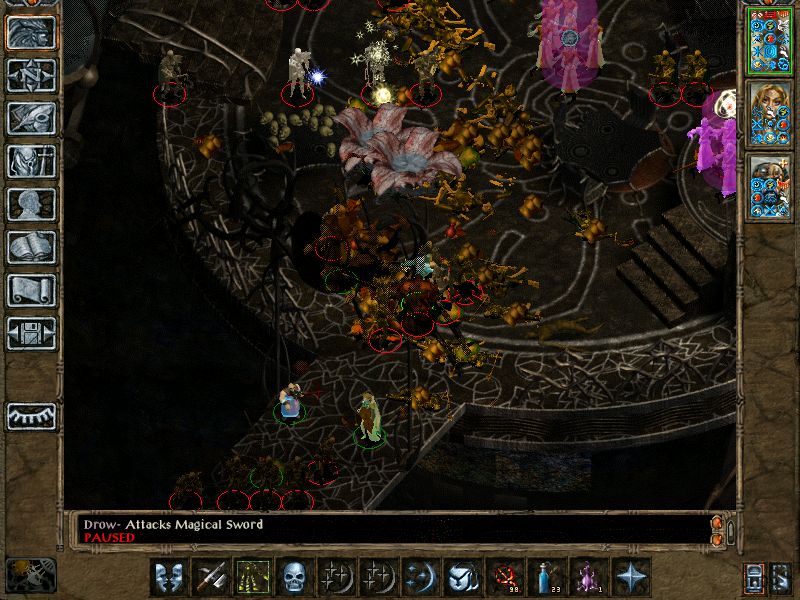This screenshot has width=800, height=600.
Task: Show the character record with the bust button
Action: (x=32, y=204)
